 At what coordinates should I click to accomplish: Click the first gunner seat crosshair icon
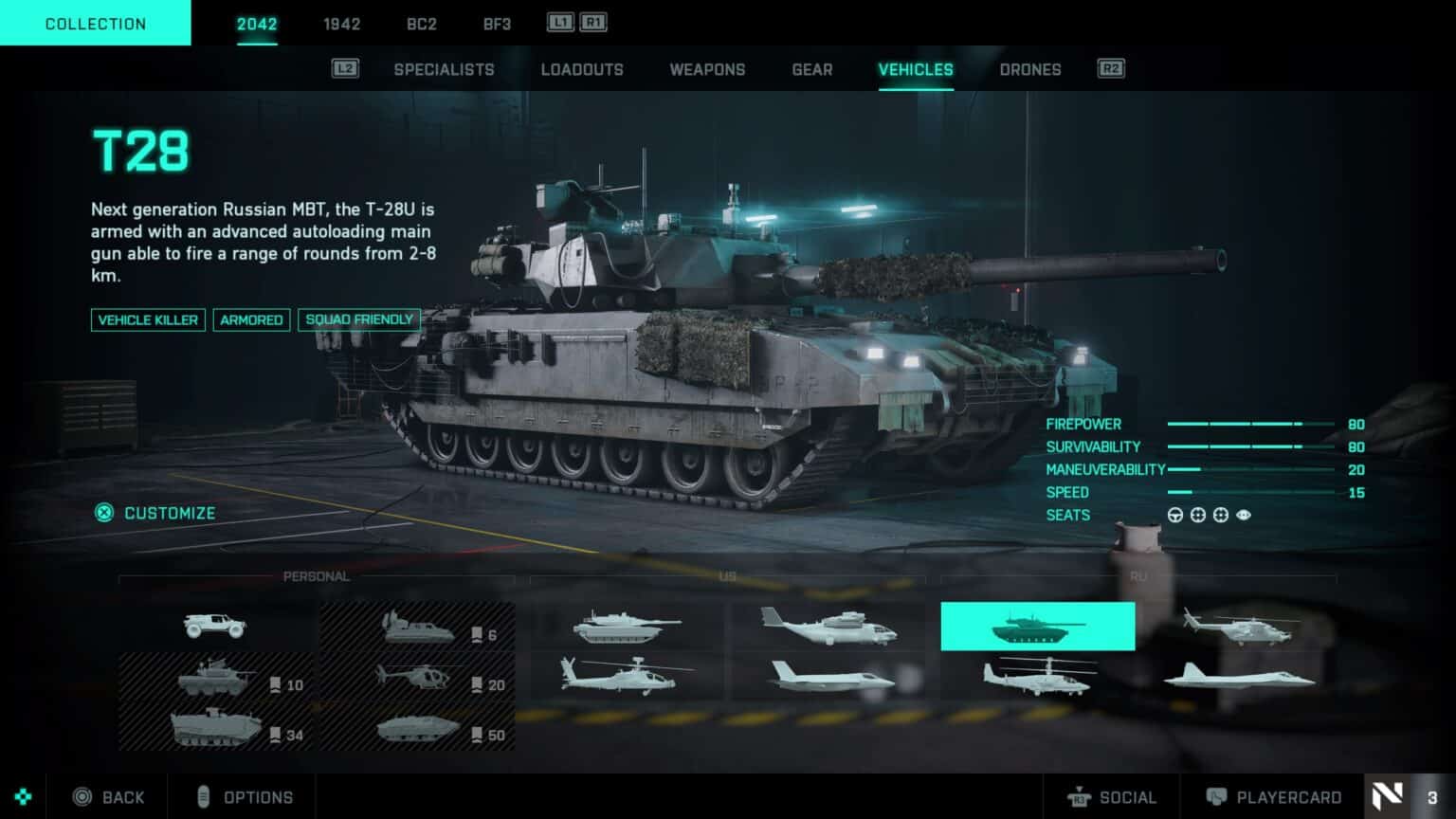(1198, 515)
